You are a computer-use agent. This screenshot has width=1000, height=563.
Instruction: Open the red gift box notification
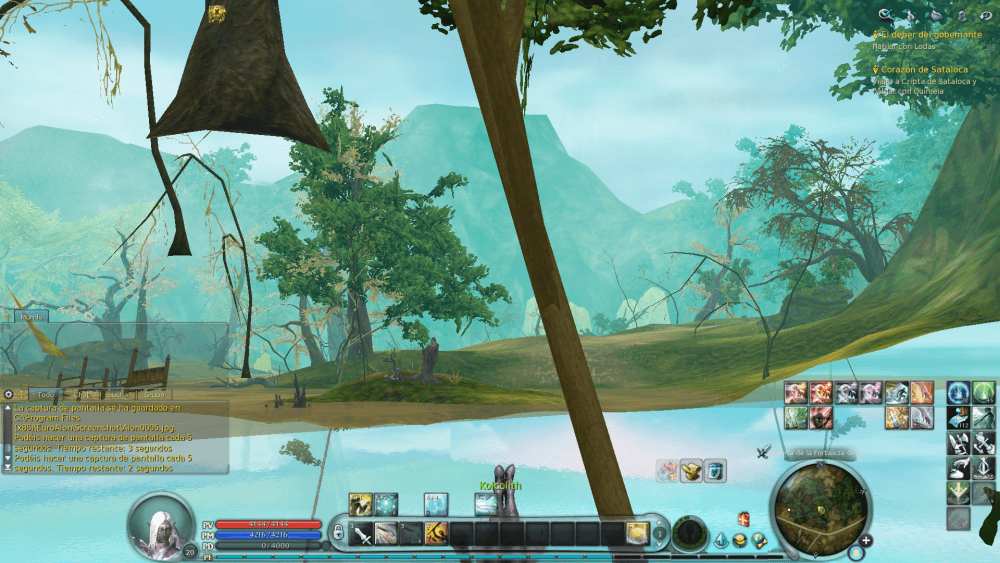click(743, 518)
